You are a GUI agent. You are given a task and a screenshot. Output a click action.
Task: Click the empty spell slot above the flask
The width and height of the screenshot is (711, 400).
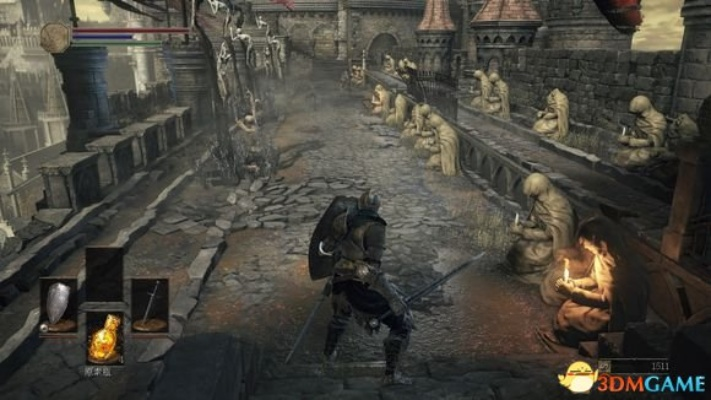pos(104,274)
